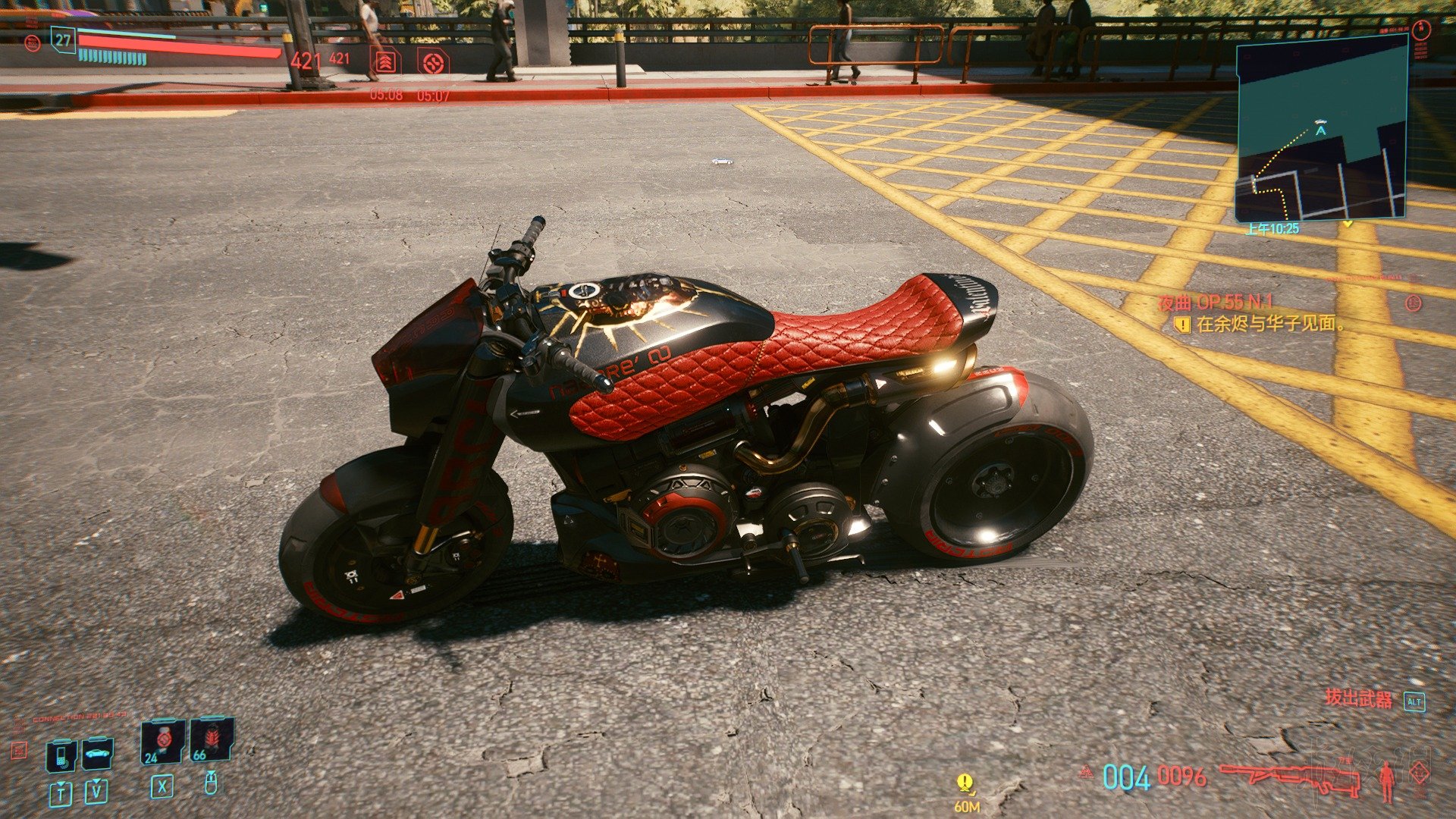Click the triple-chevron status buff icon
This screenshot has width=1456, height=819.
tap(385, 61)
